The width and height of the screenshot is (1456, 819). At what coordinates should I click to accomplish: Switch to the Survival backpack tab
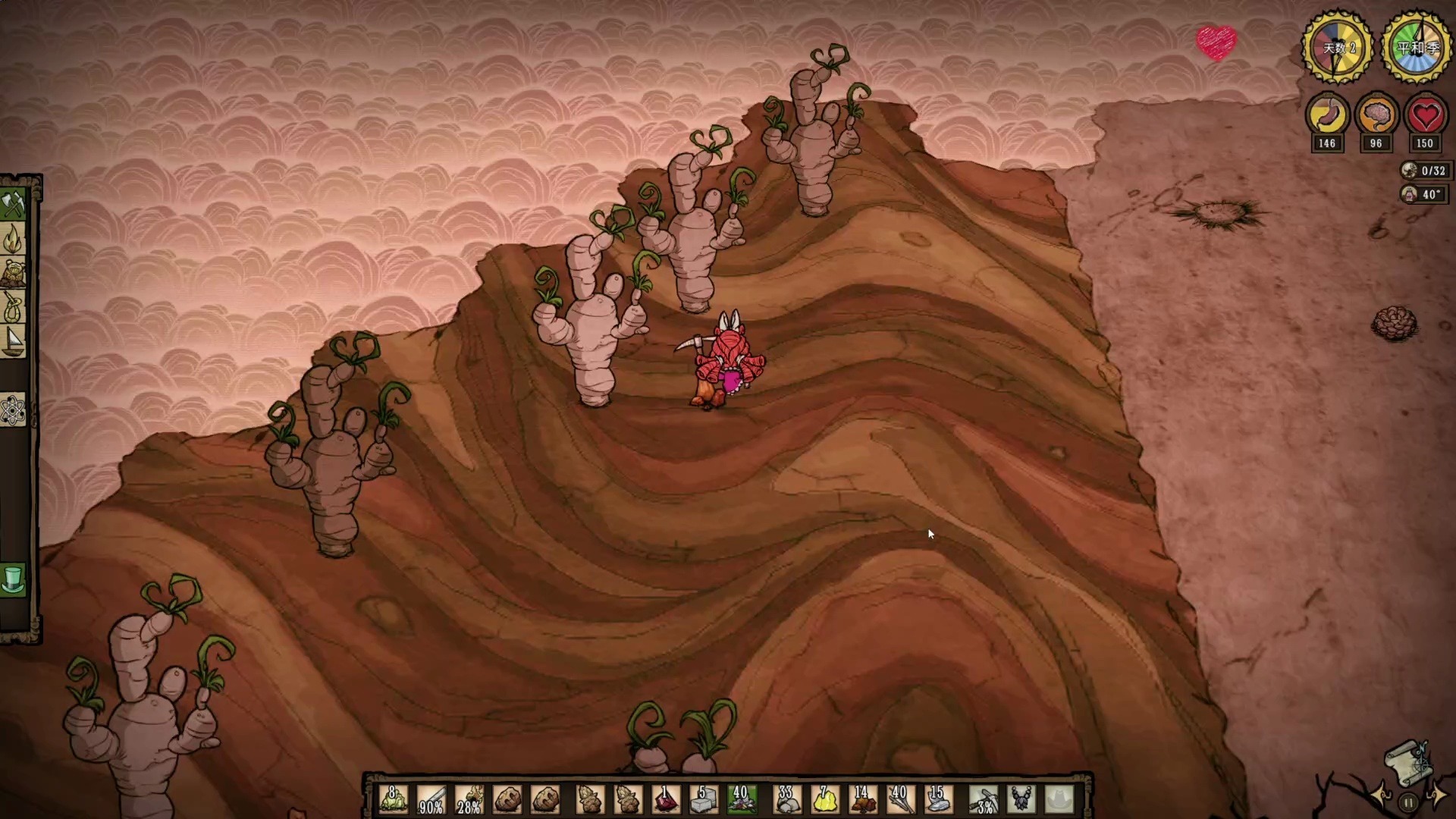pos(14,274)
